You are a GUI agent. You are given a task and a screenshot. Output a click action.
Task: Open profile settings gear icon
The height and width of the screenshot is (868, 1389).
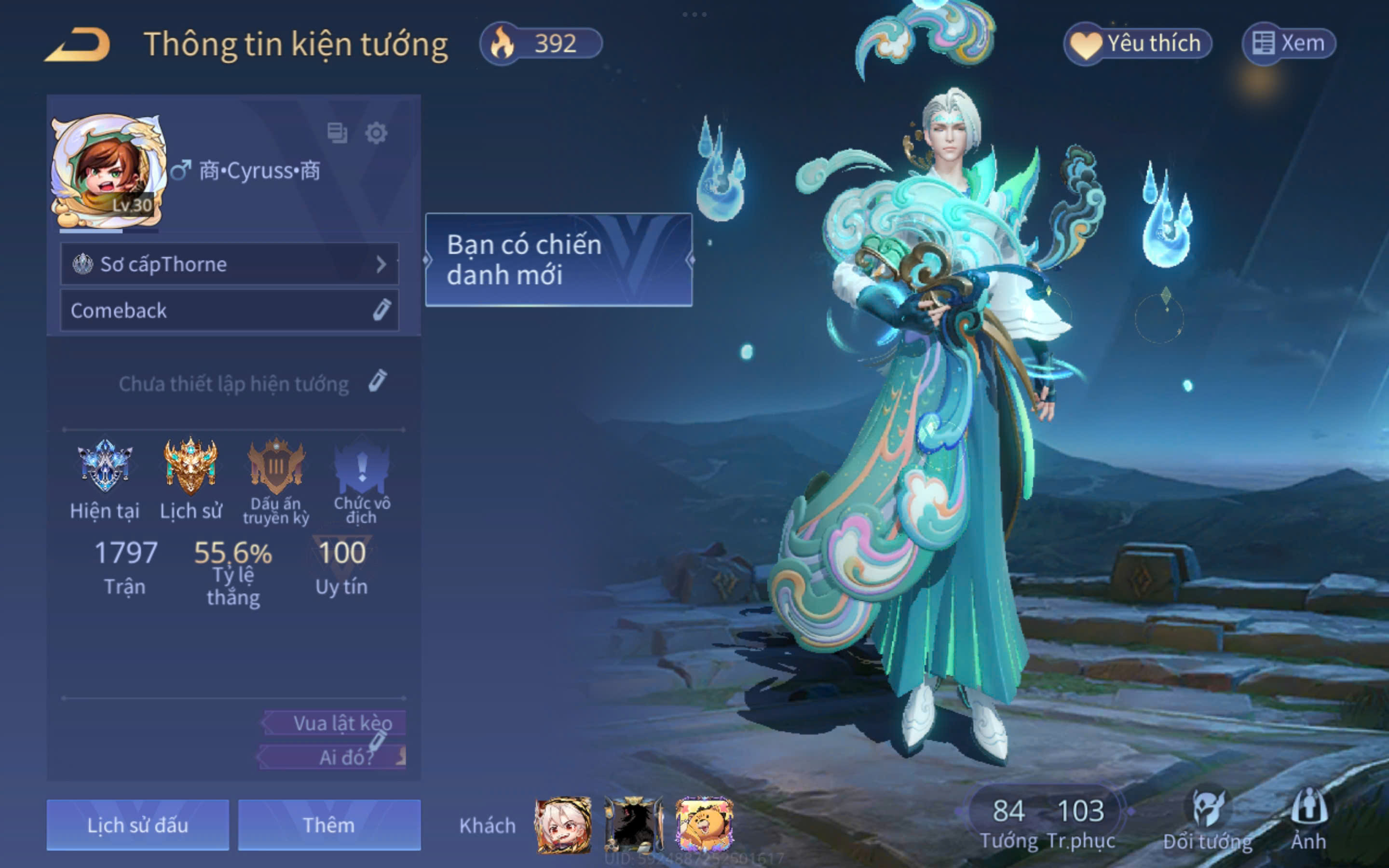[376, 133]
